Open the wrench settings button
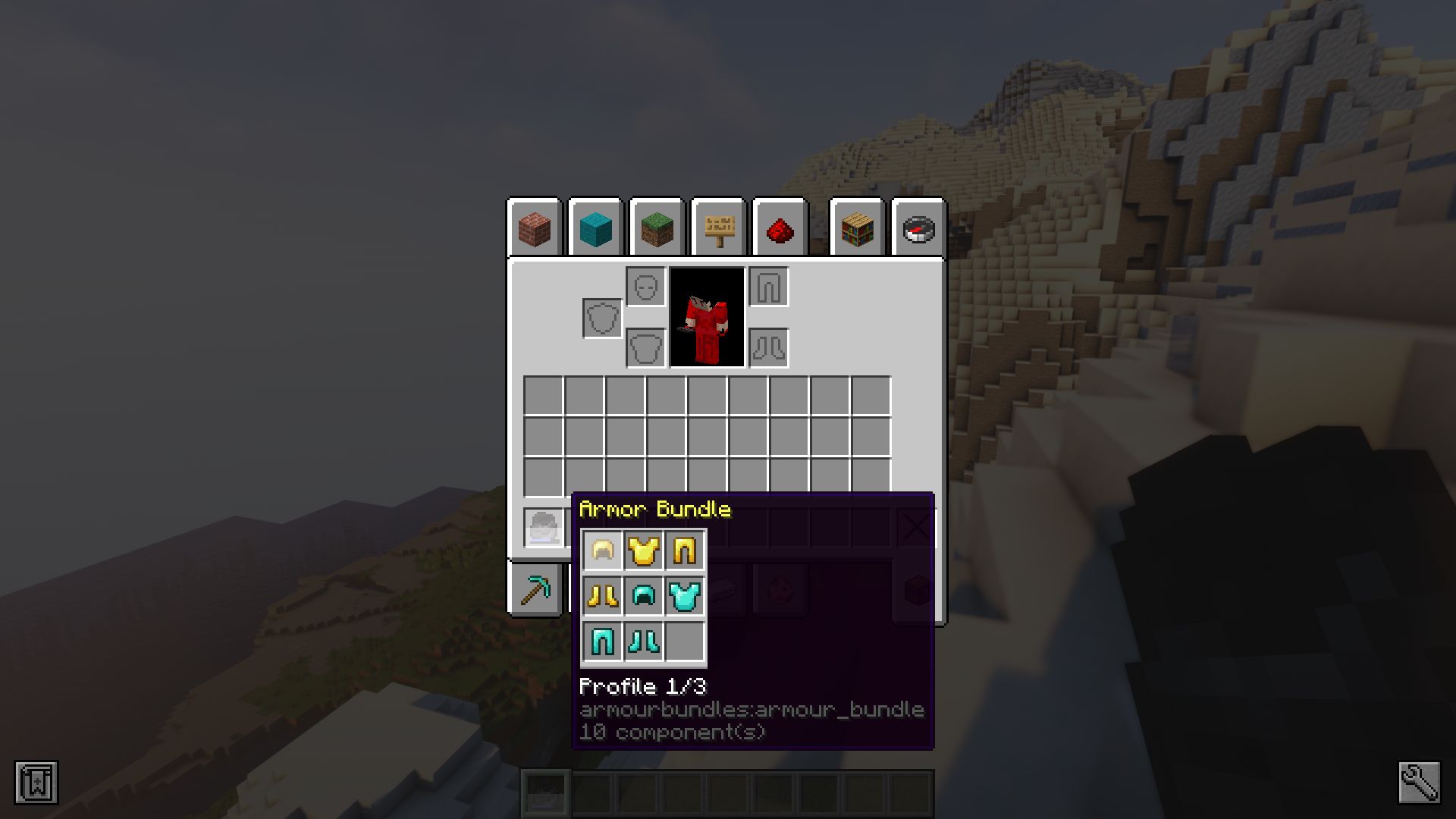This screenshot has width=1456, height=819. tap(1419, 783)
